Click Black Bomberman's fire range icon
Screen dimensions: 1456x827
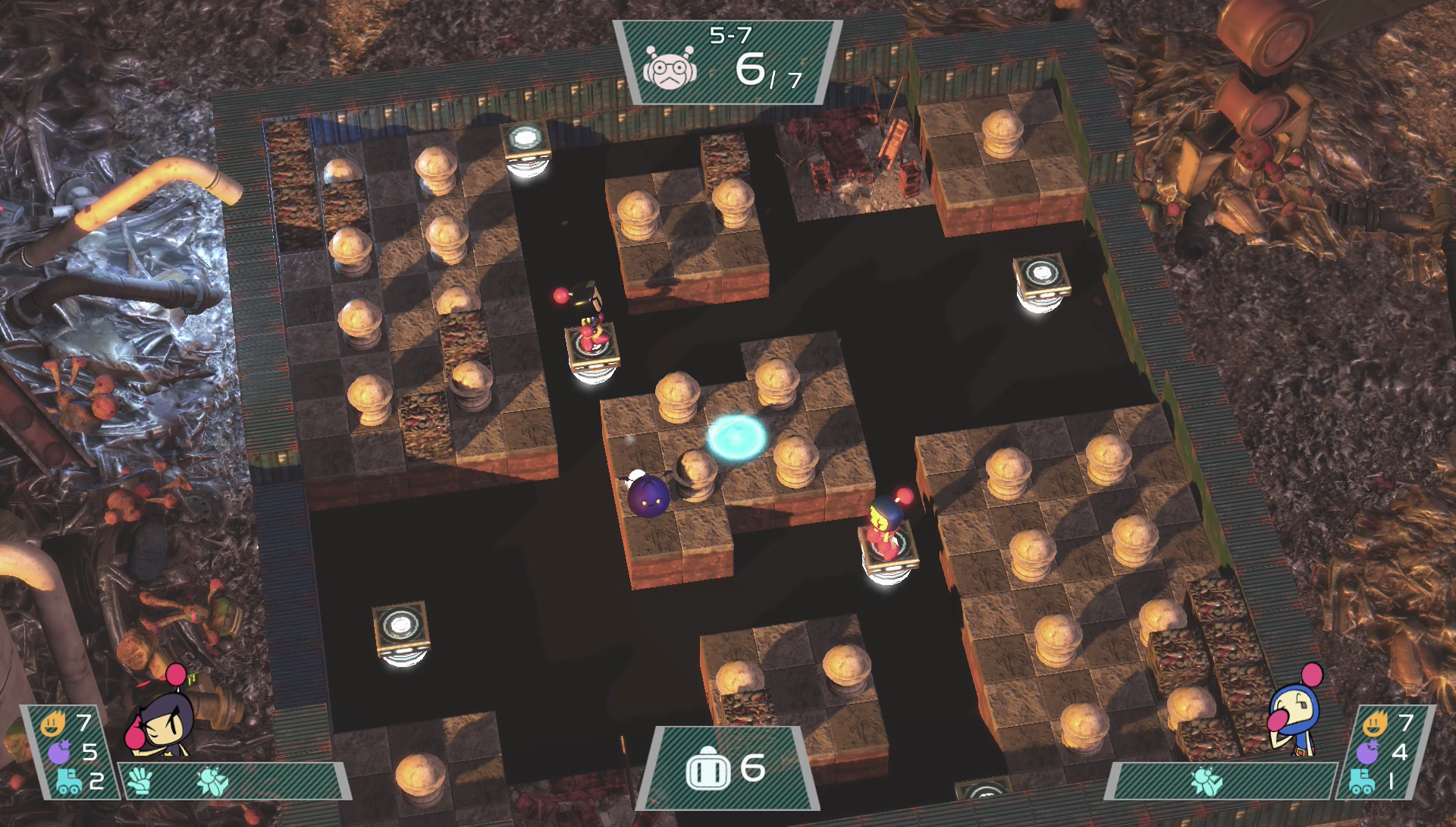(52, 723)
